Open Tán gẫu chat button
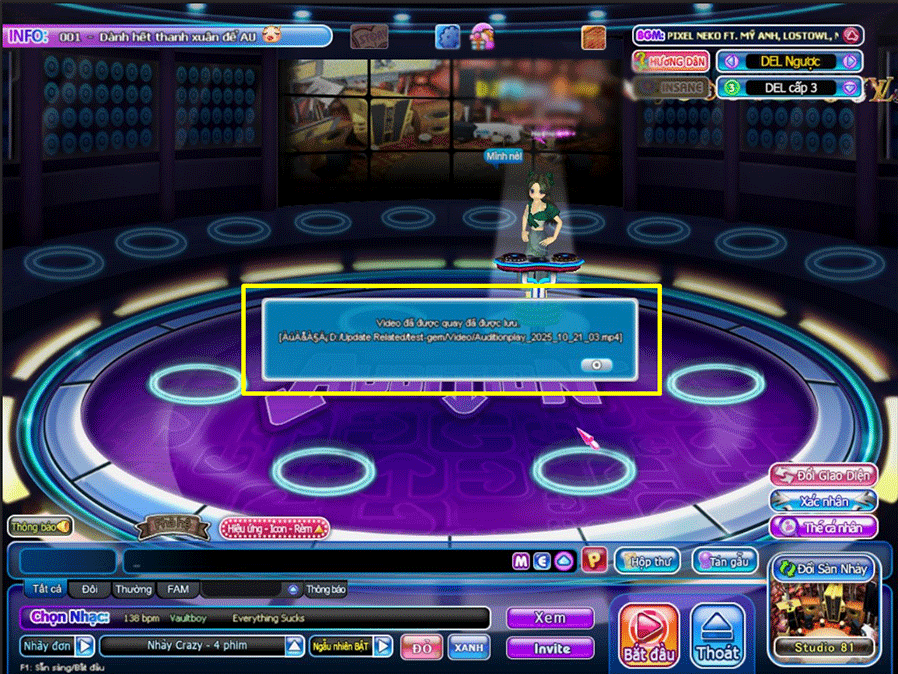 pyautogui.click(x=724, y=562)
